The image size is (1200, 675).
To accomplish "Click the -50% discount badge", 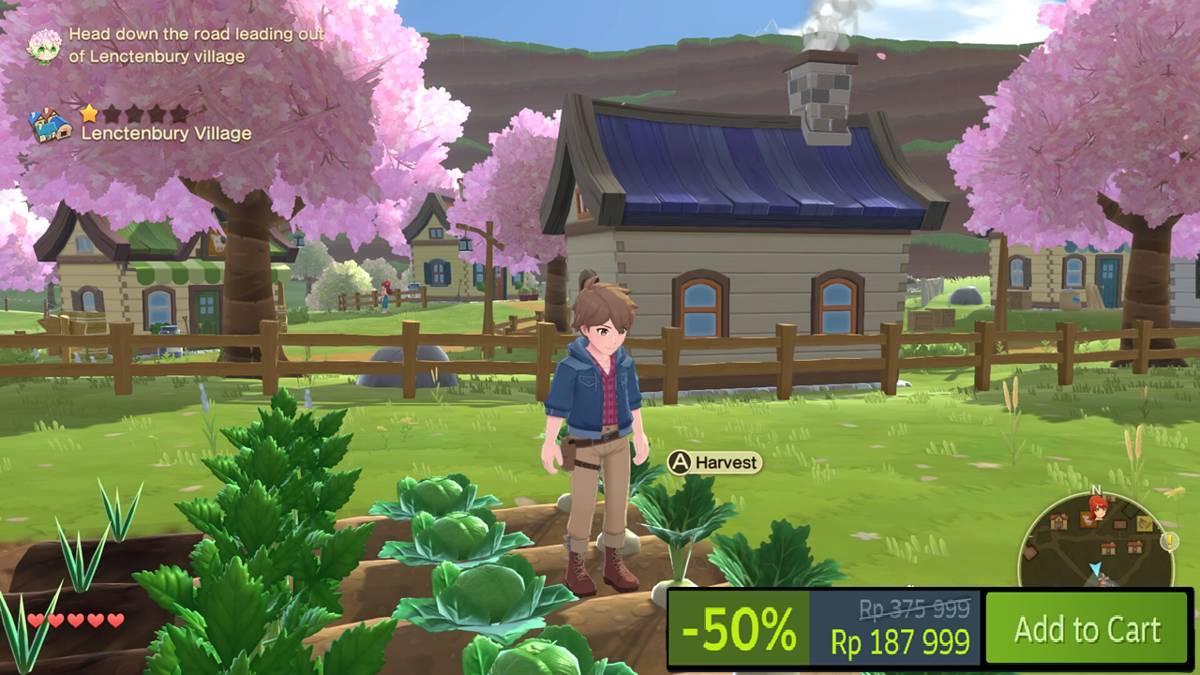I will click(739, 629).
